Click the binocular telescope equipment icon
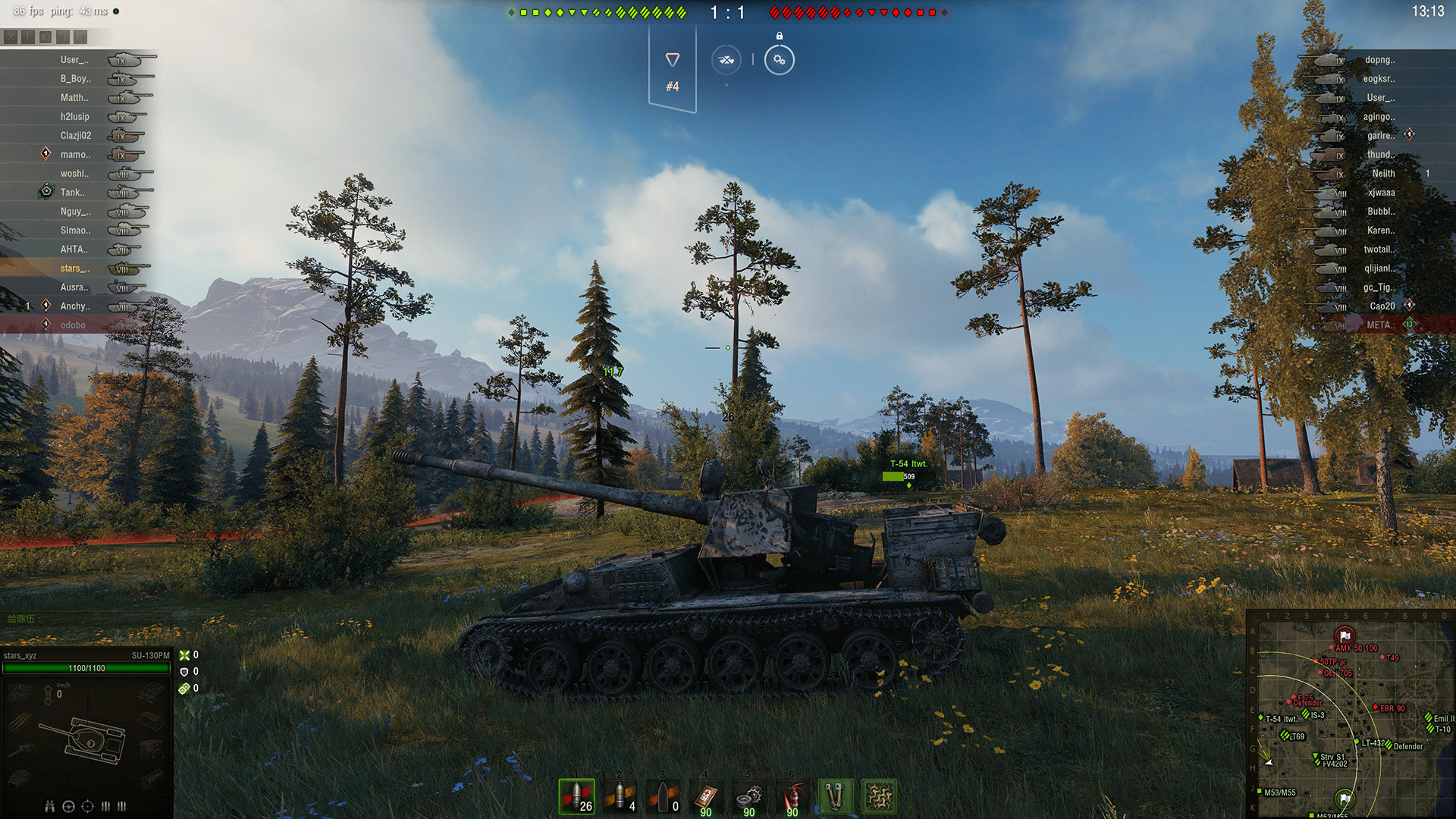1456x819 pixels. pos(836,796)
